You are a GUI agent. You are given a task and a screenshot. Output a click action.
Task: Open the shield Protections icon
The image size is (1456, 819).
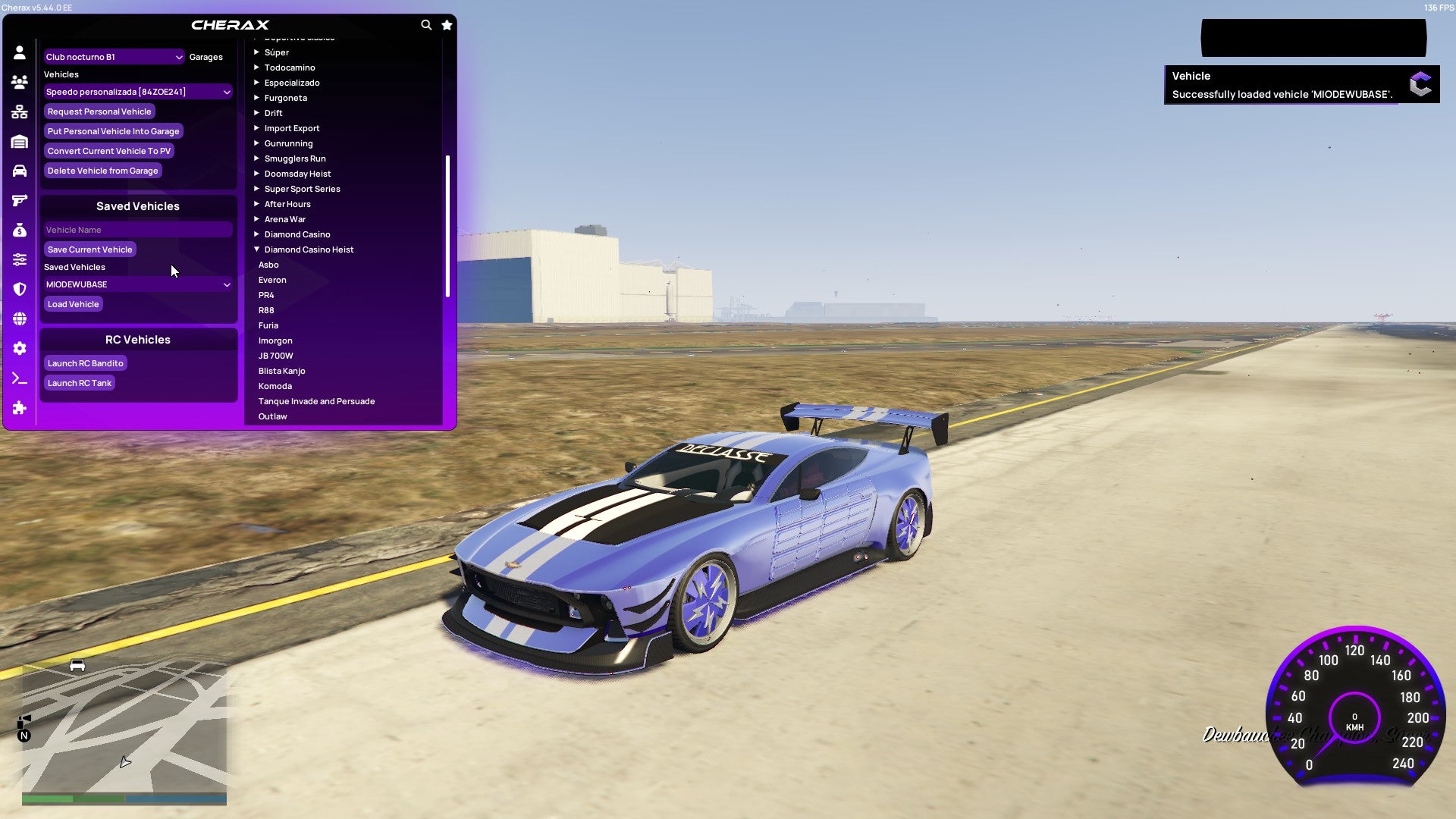(20, 289)
